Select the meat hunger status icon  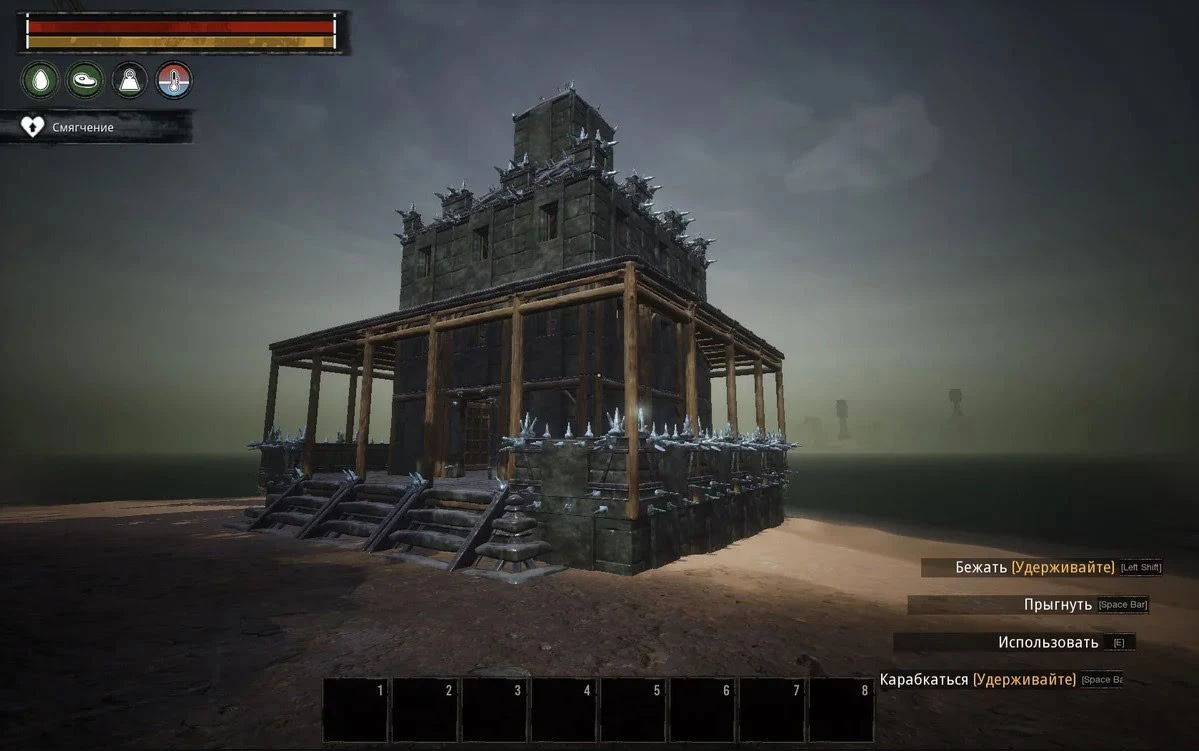pos(85,80)
